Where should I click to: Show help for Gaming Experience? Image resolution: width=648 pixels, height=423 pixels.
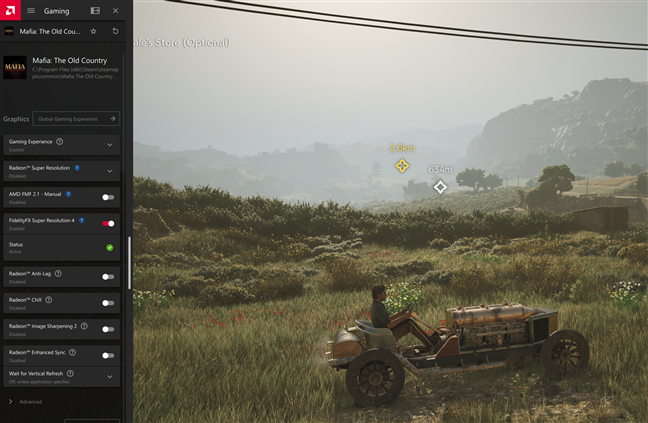coord(59,142)
